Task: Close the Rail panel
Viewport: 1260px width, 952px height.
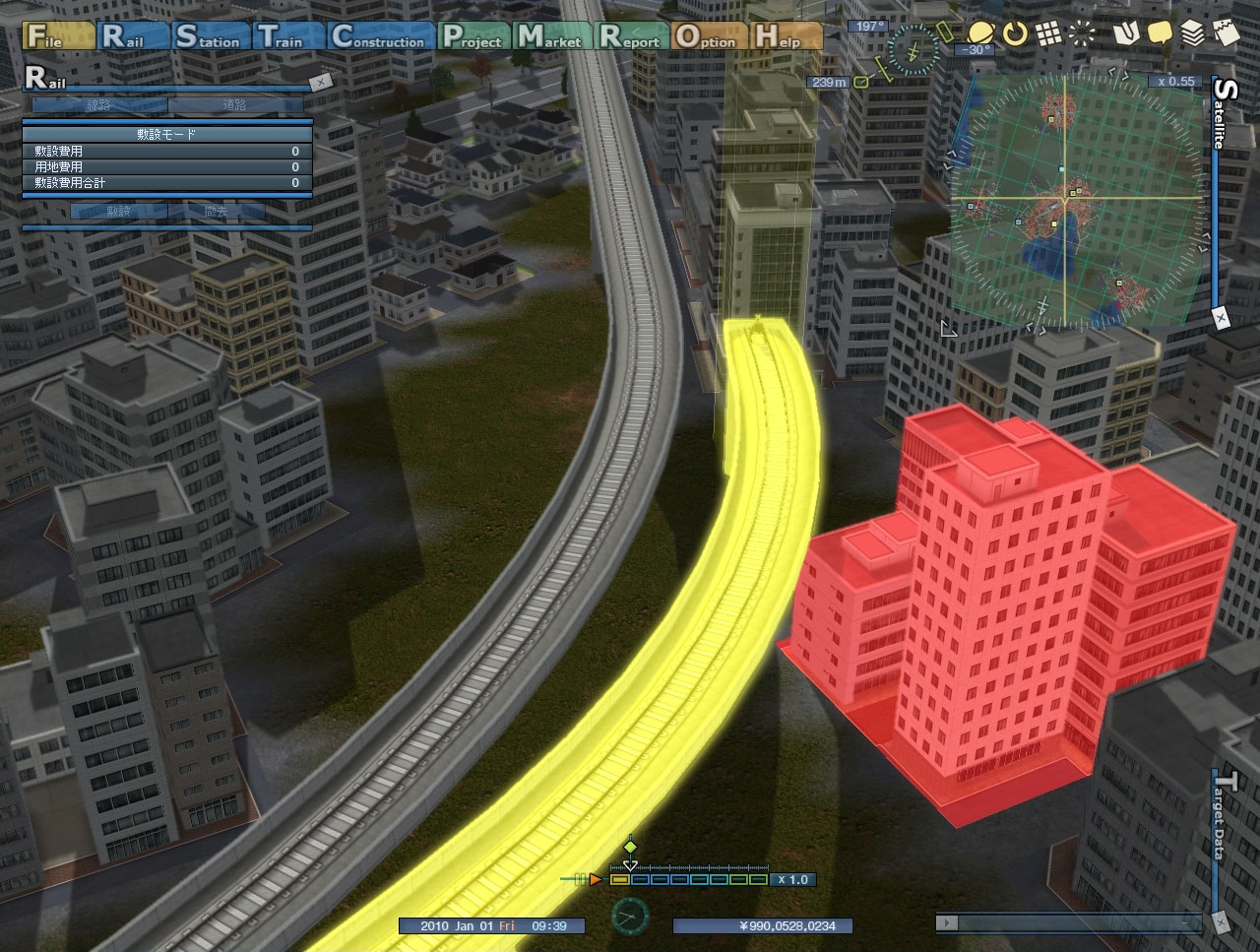Action: [x=319, y=83]
